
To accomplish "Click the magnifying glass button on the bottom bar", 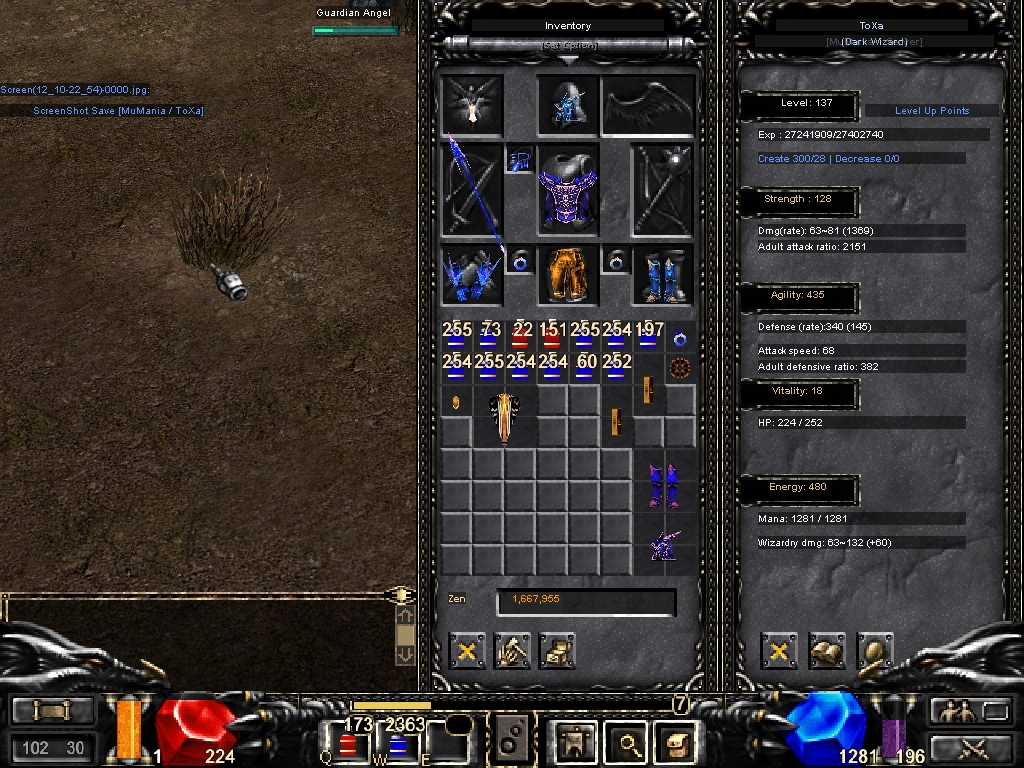I will click(629, 743).
